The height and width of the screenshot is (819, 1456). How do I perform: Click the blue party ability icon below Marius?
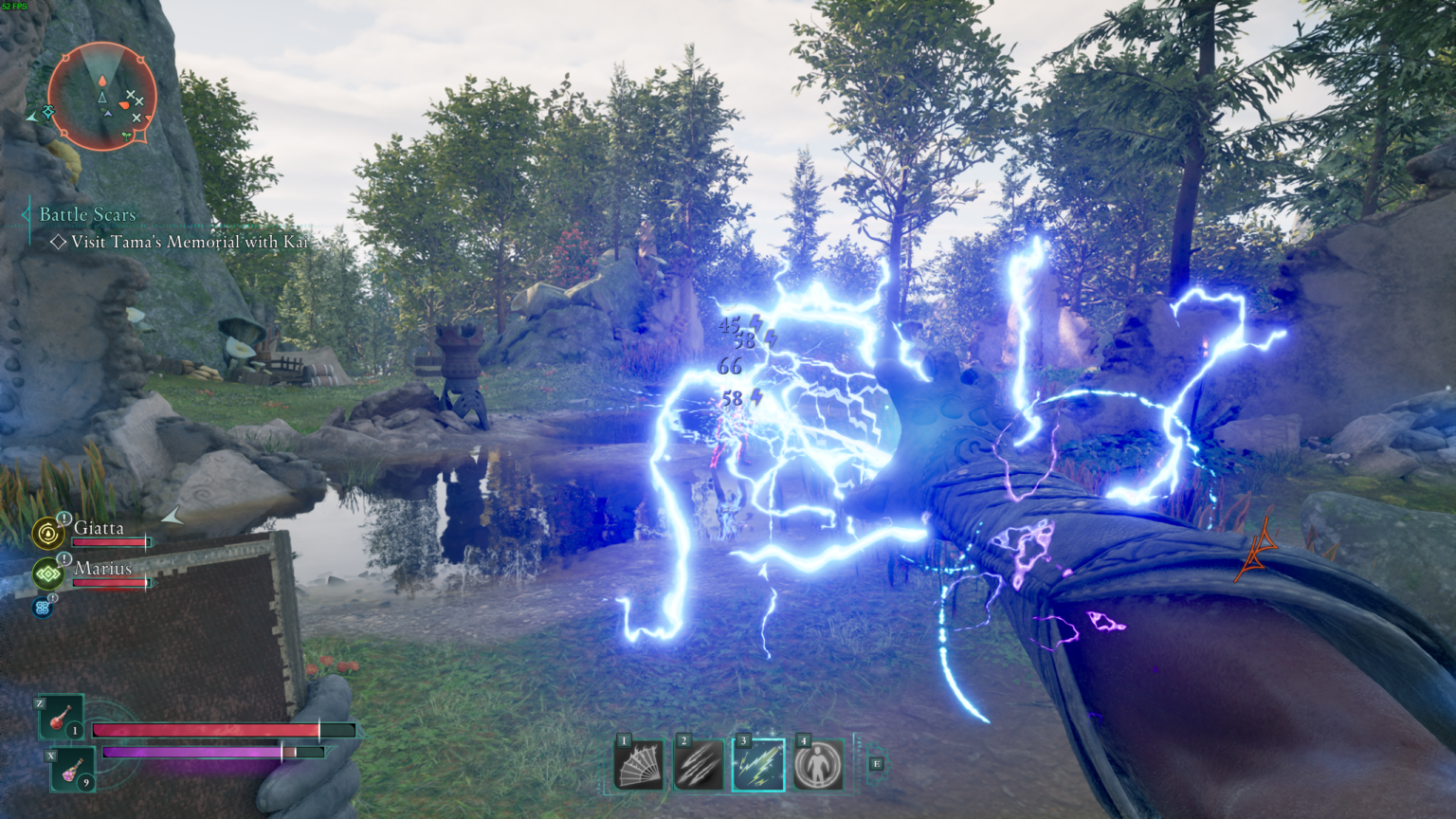tap(43, 607)
